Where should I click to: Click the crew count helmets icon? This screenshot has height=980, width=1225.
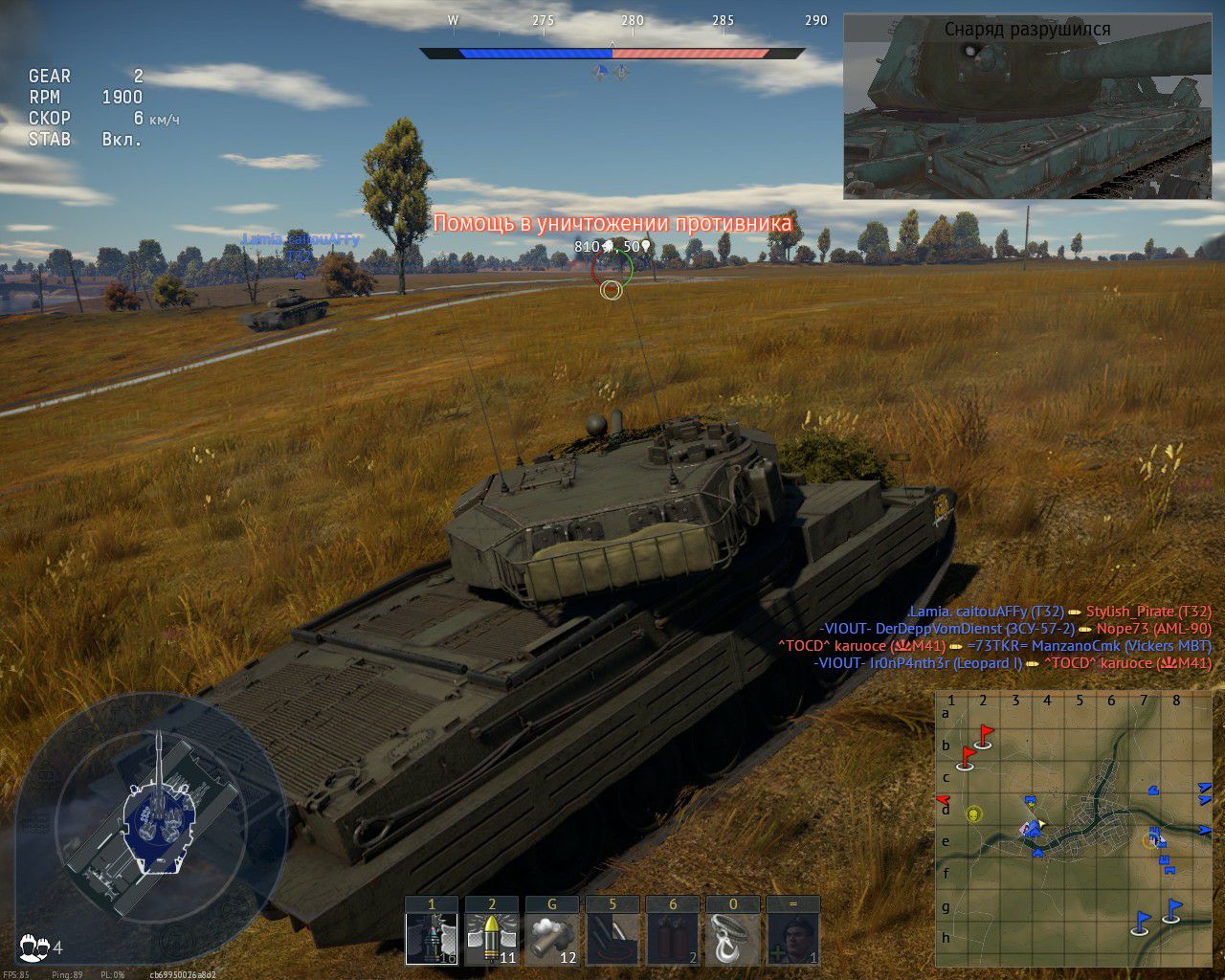(34, 947)
